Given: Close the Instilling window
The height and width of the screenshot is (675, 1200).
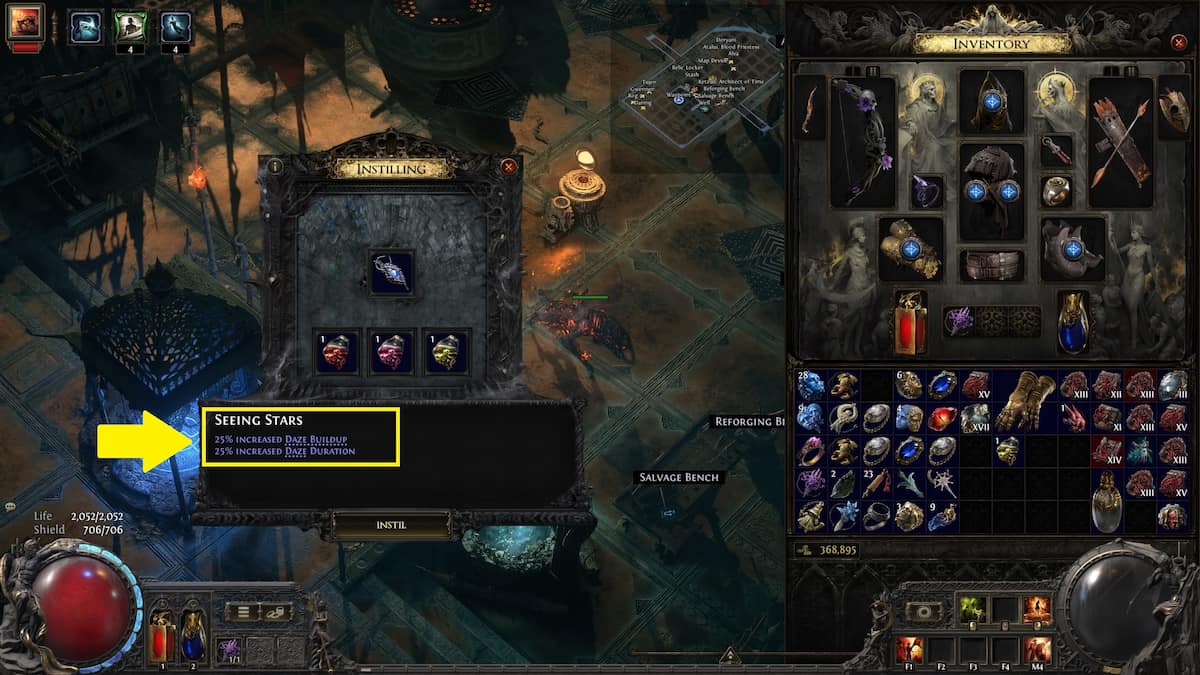Looking at the screenshot, I should pyautogui.click(x=509, y=167).
